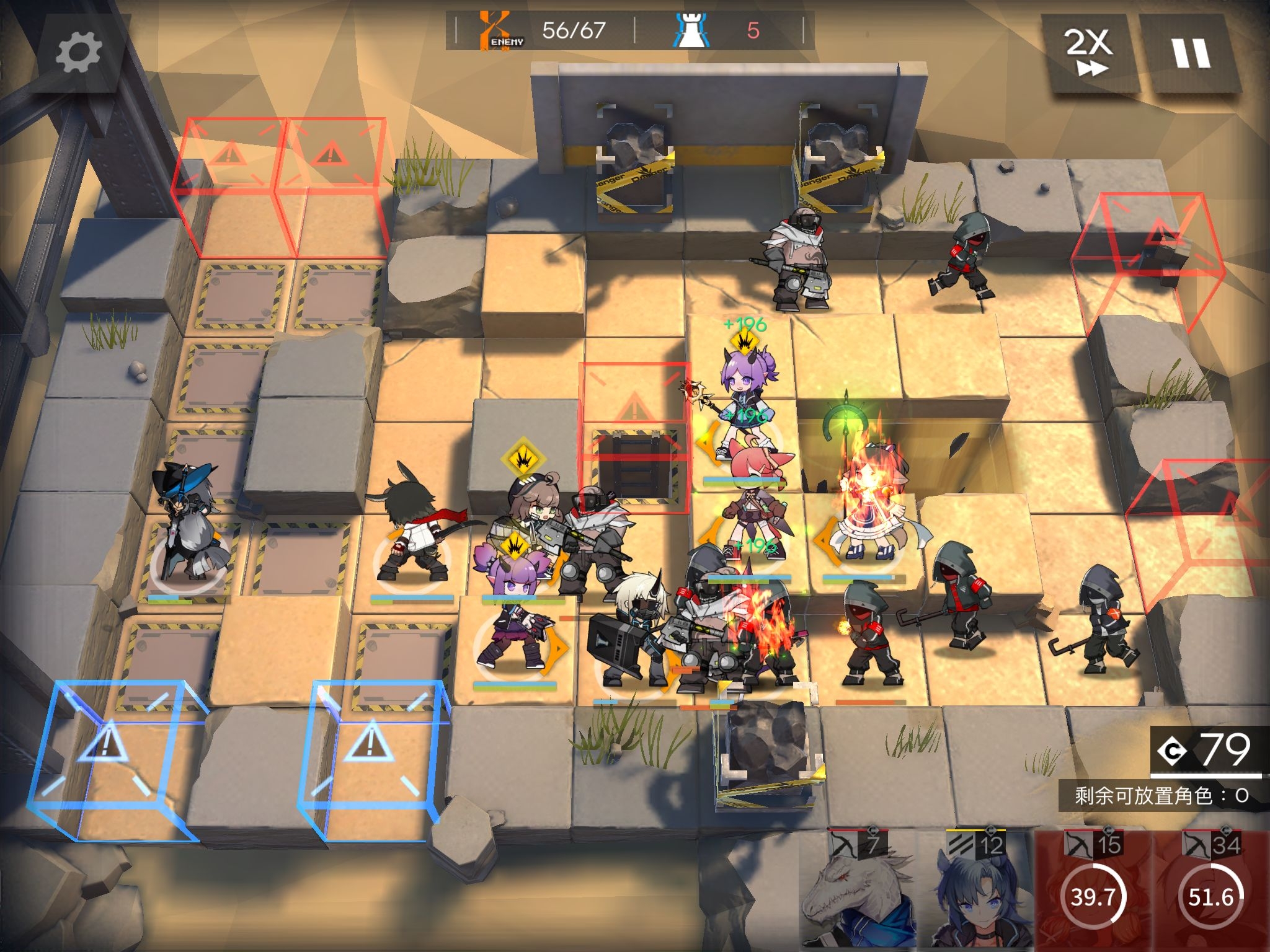This screenshot has height=952, width=1270.
Task: Toggle the 2X battle speed
Action: [x=1088, y=53]
